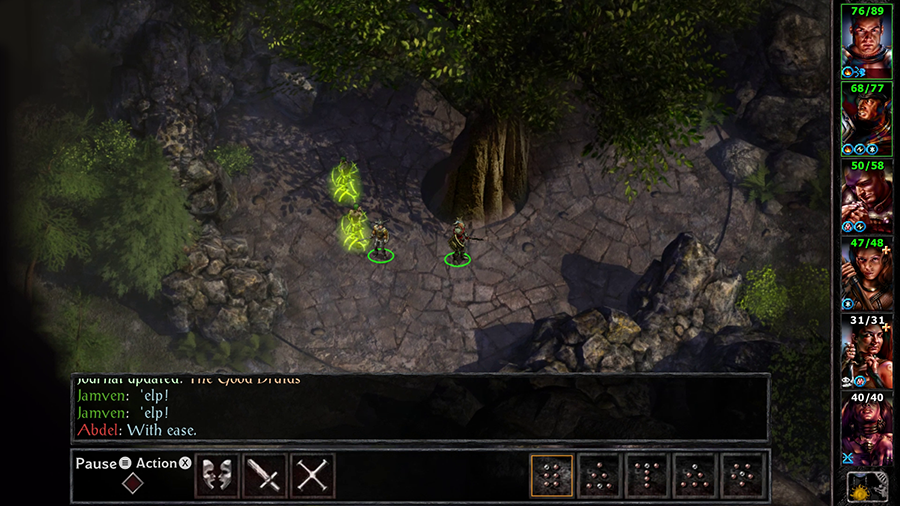Select the party portrait showing 76/89 health

click(865, 42)
